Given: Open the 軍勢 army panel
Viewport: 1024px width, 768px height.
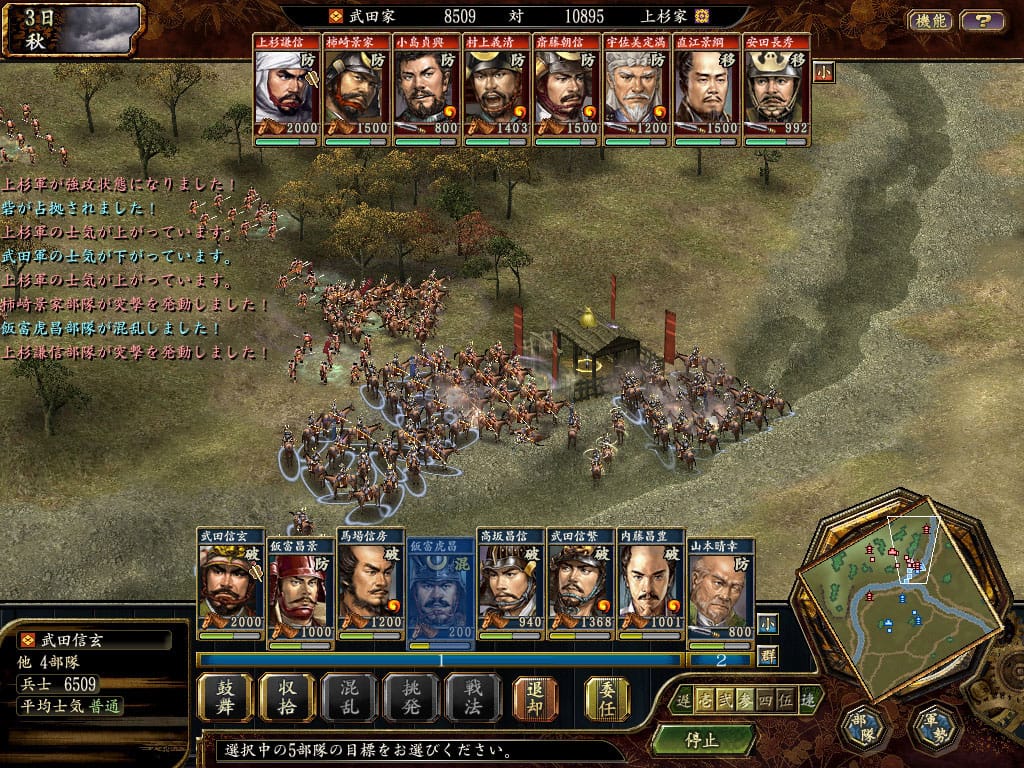Looking at the screenshot, I should click(935, 726).
